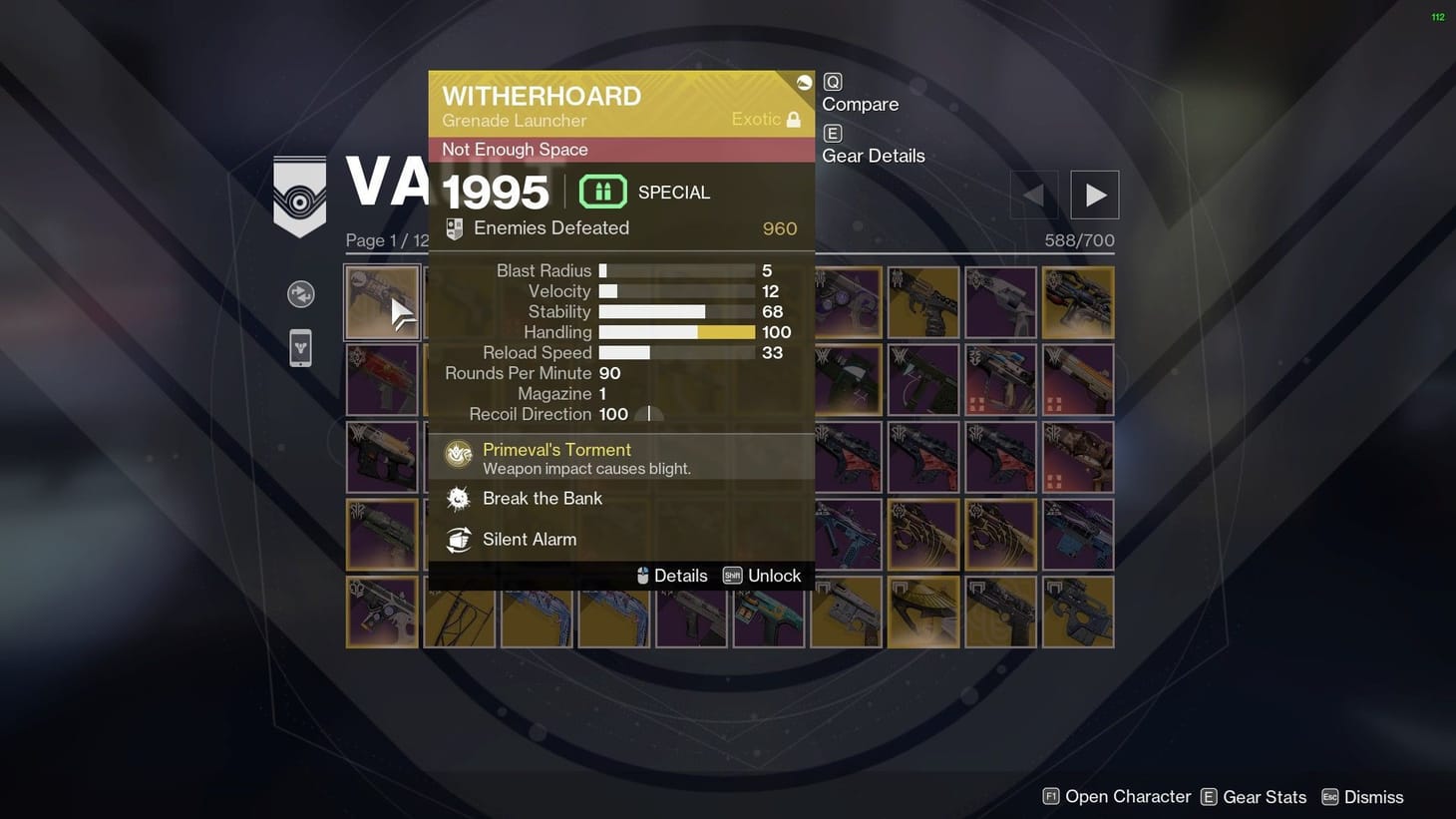Image resolution: width=1456 pixels, height=819 pixels.
Task: Click the previous vault page arrow
Action: pyautogui.click(x=1033, y=195)
